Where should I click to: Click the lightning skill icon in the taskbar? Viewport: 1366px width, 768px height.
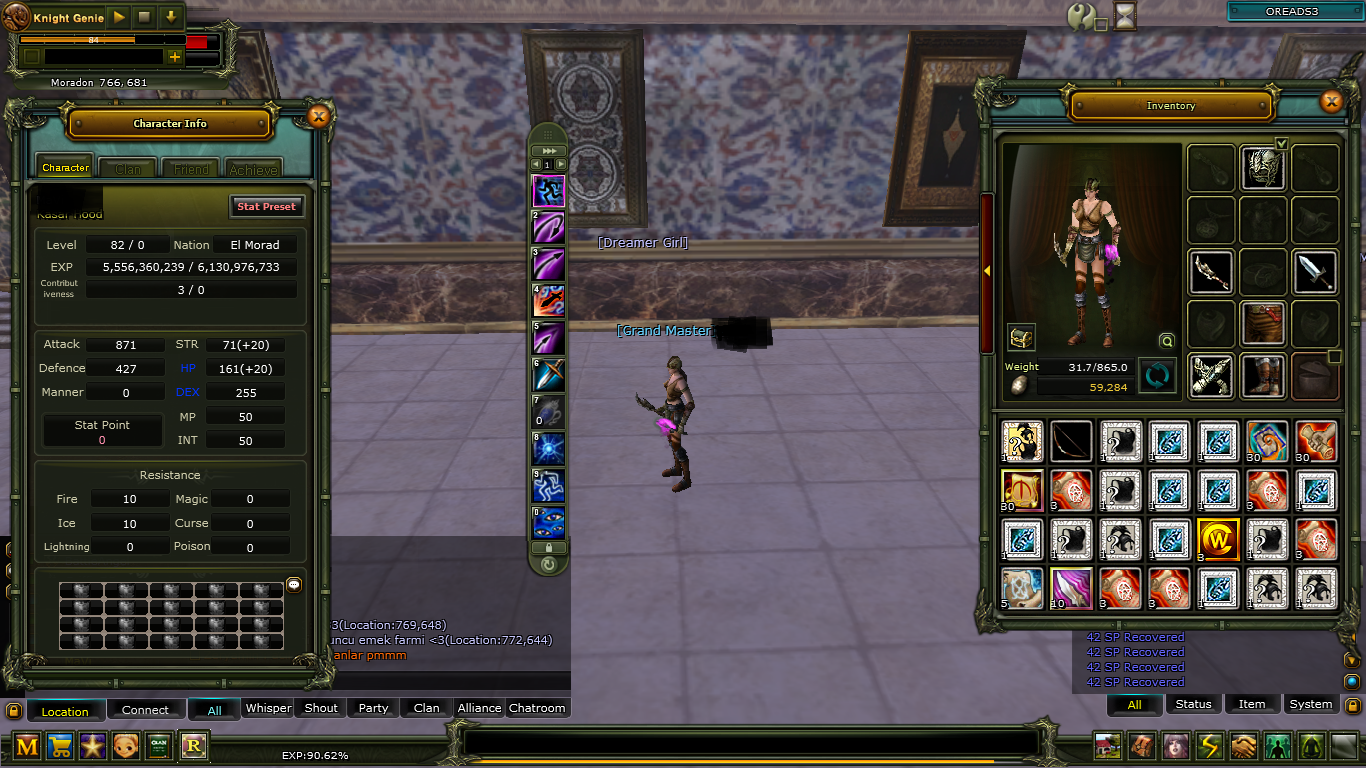point(1208,746)
